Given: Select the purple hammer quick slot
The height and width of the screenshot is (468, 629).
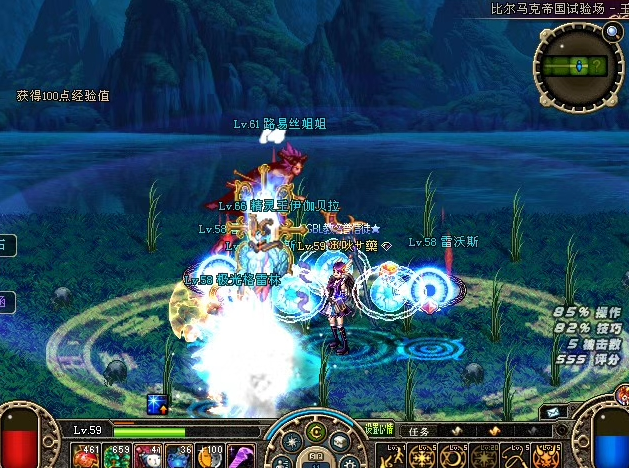Looking at the screenshot, I should coord(241,456).
